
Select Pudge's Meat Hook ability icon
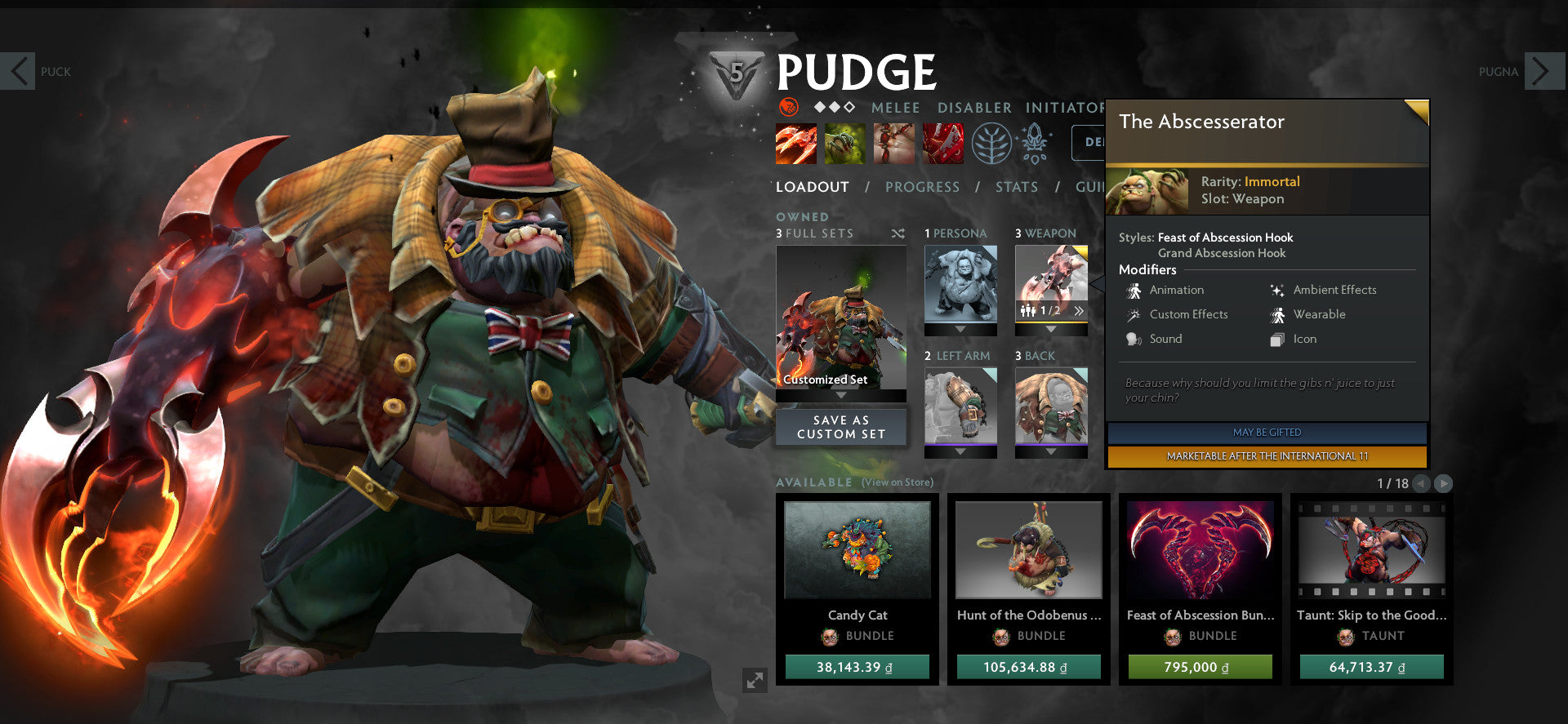coord(796,144)
